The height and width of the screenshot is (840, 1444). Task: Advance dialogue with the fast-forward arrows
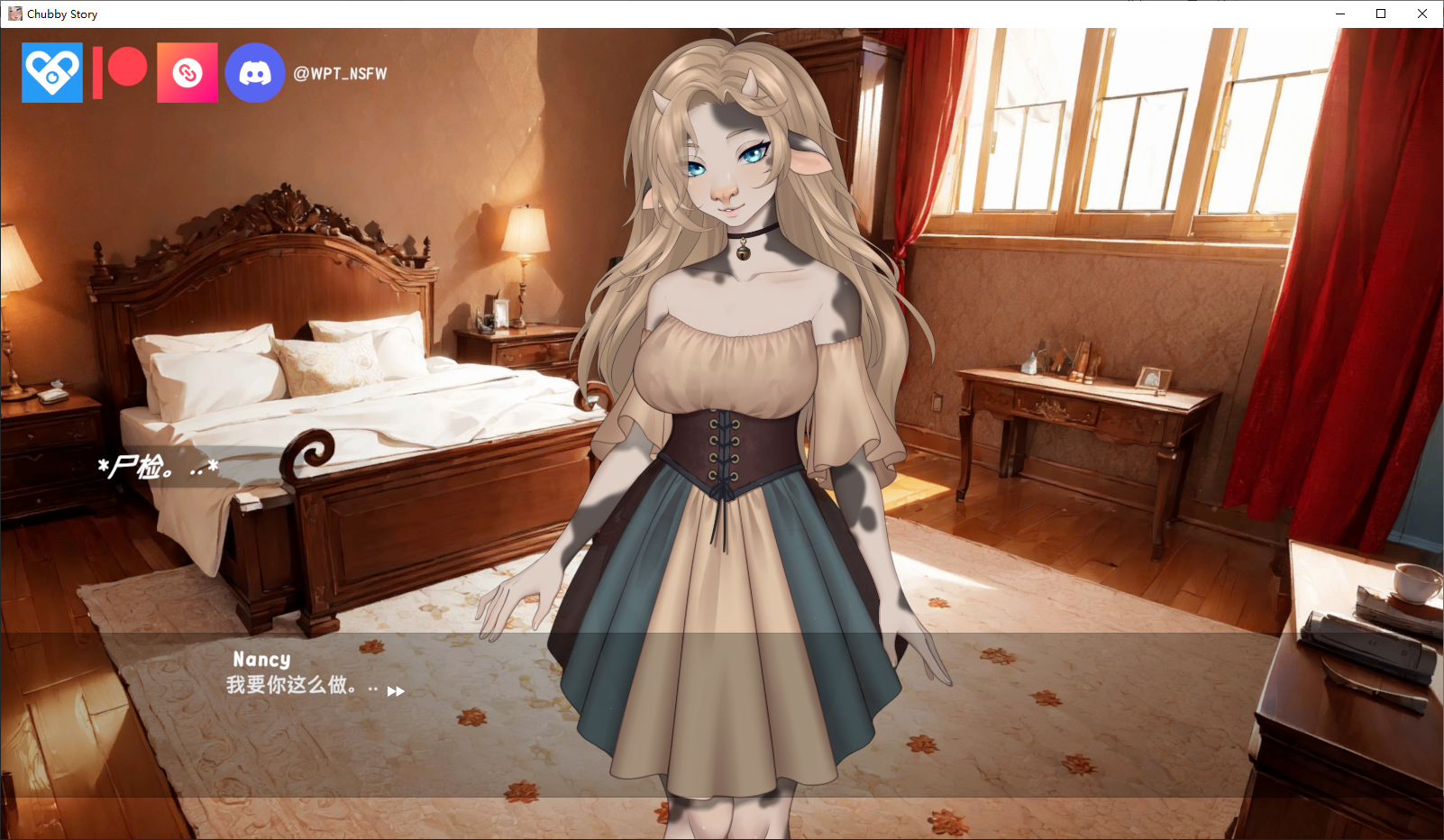(x=396, y=691)
